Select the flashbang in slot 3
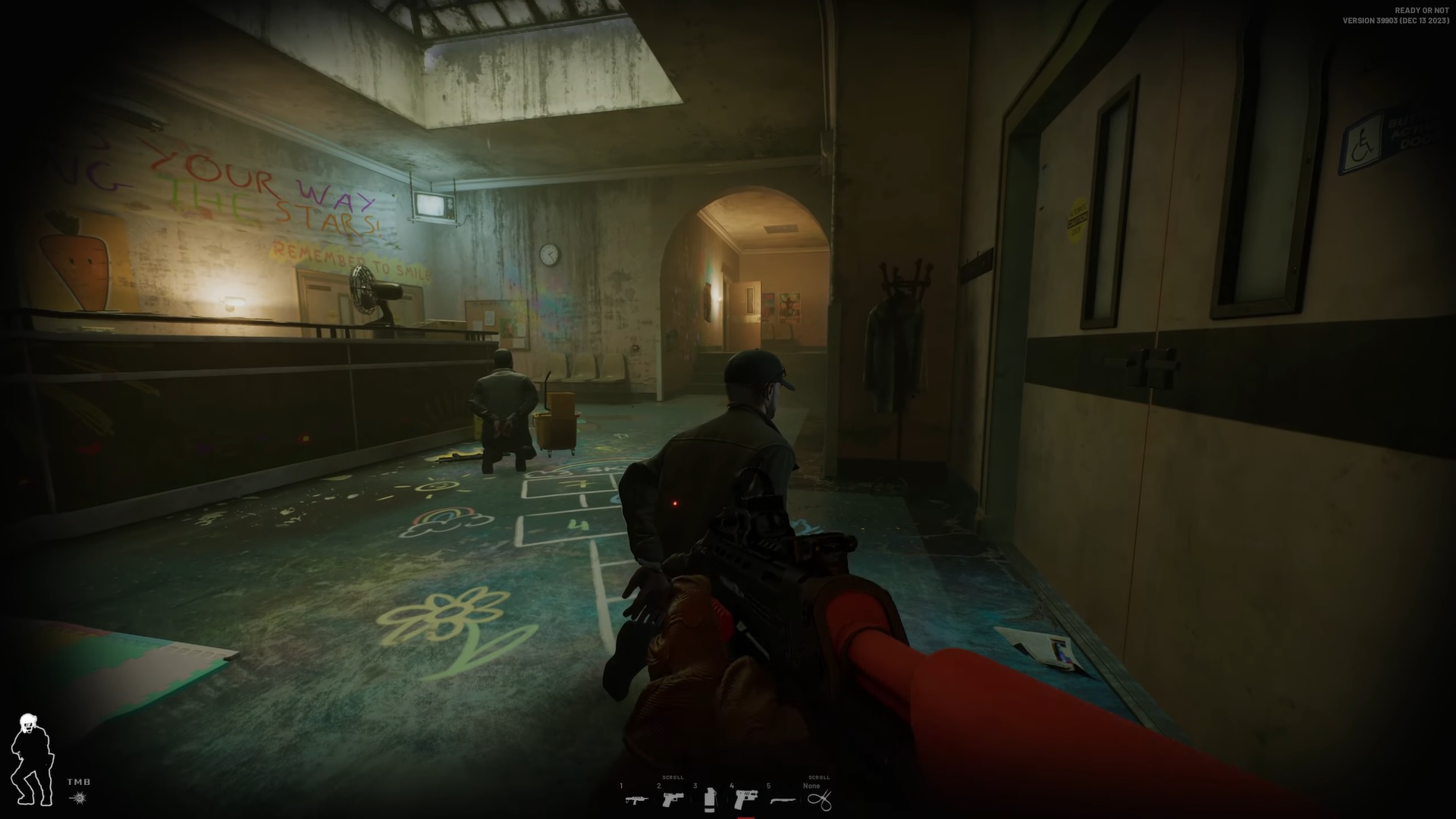The height and width of the screenshot is (819, 1456). coord(710,800)
